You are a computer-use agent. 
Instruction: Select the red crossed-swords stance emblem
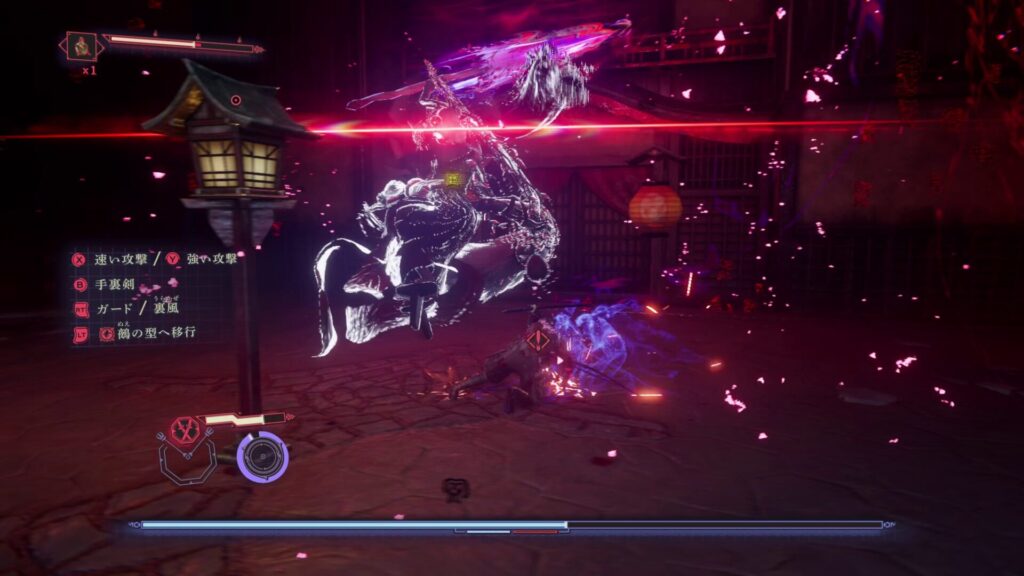(185, 430)
